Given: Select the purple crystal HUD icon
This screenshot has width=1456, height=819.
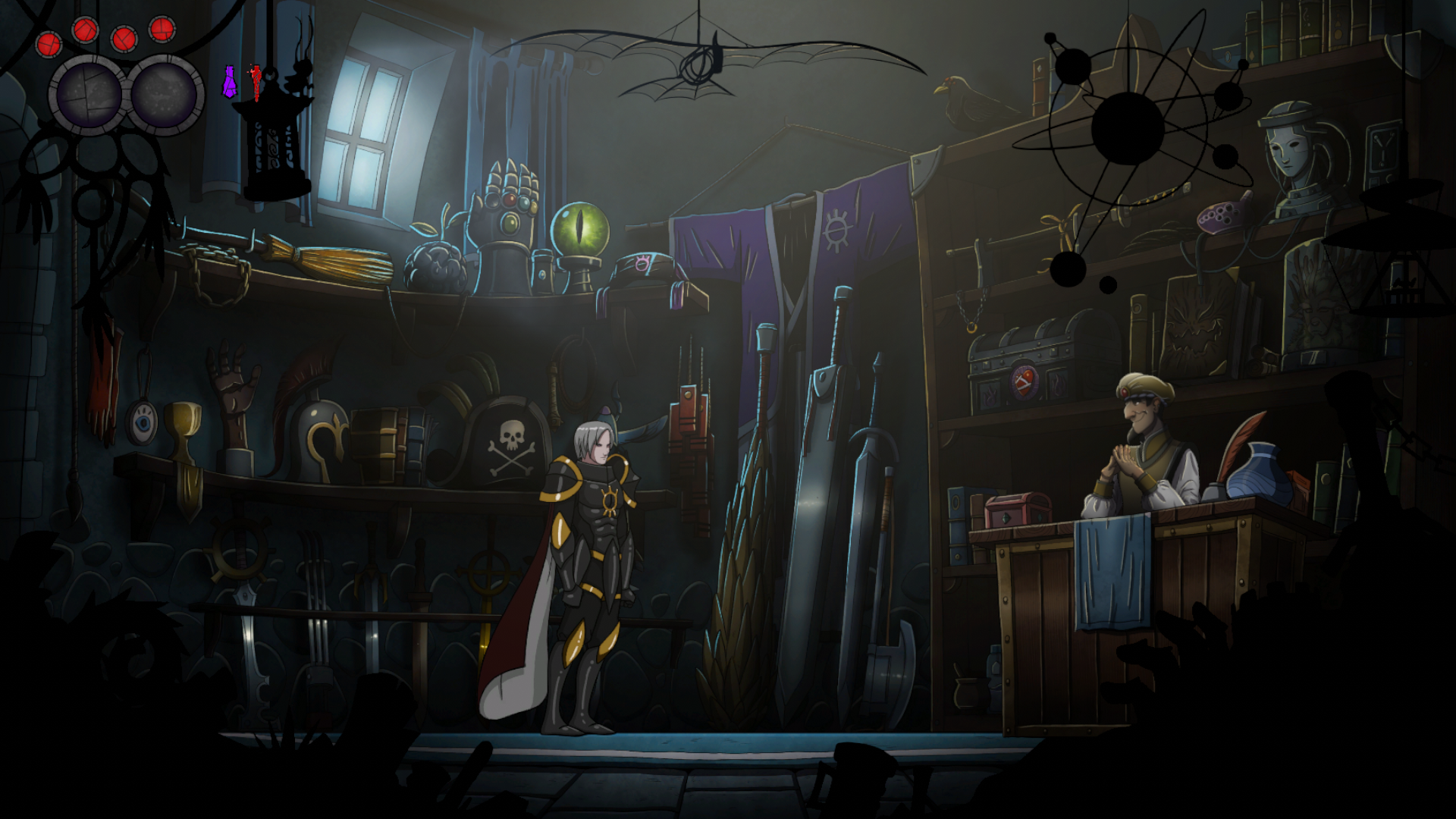Looking at the screenshot, I should coord(229,81).
